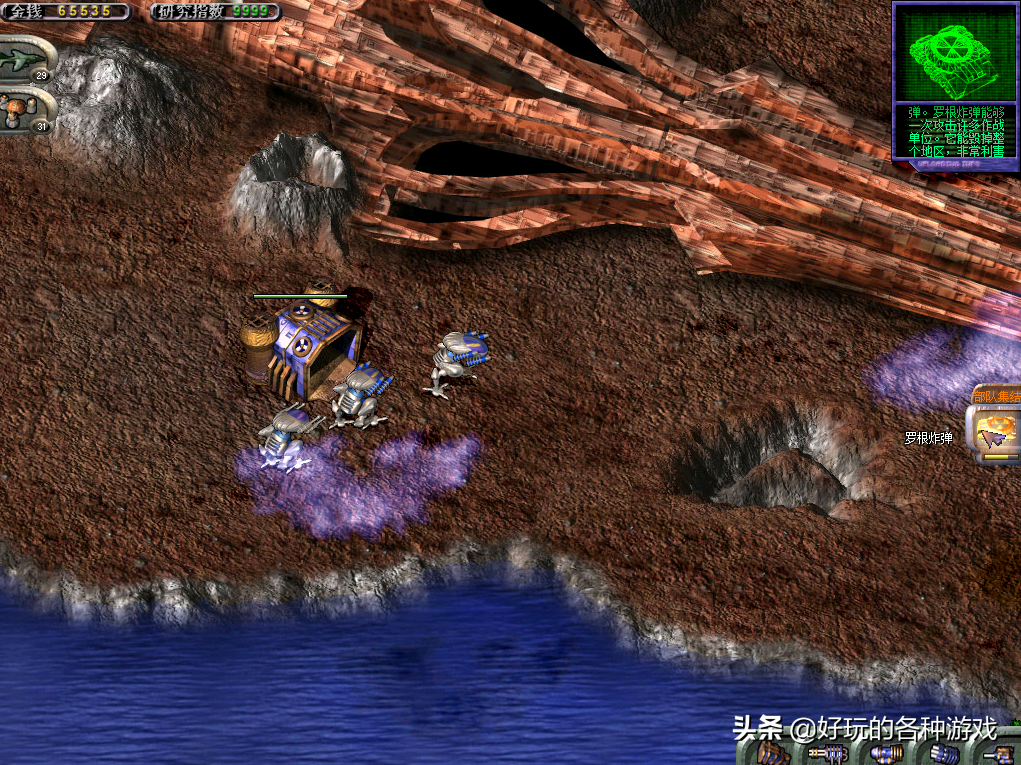1021x765 pixels.
Task: Select the building group icon numbered 31
Action: [x=26, y=110]
